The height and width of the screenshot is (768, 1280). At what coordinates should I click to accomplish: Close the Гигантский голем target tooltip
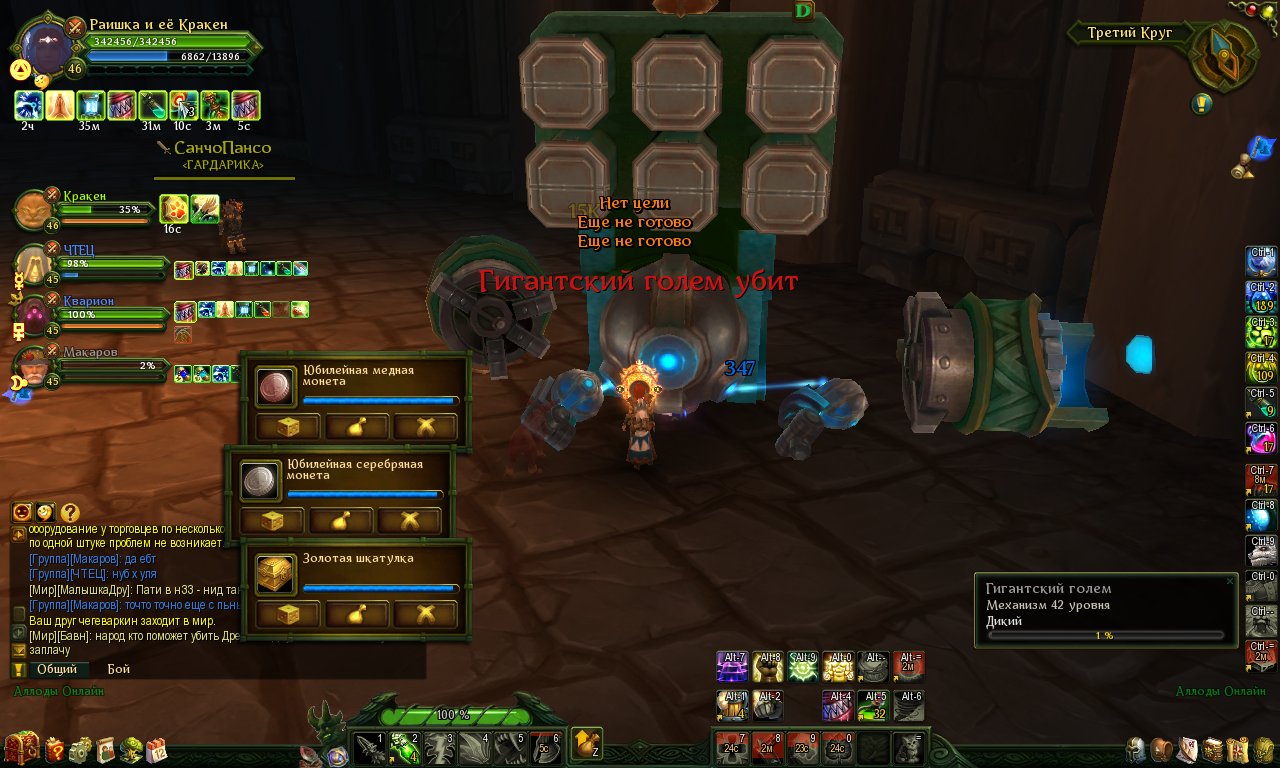[x=1230, y=581]
